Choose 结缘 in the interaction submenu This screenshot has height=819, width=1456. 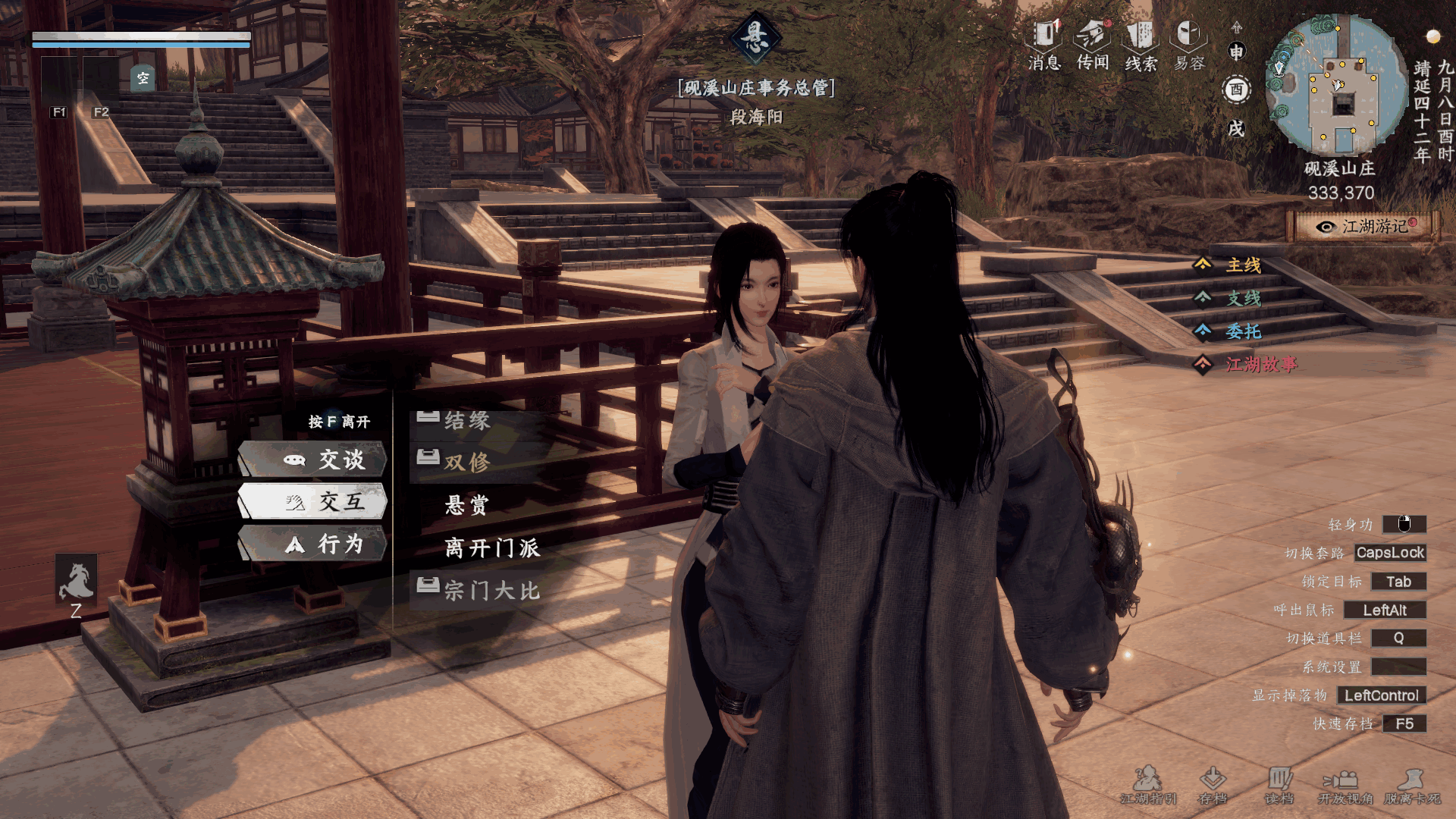point(467,420)
